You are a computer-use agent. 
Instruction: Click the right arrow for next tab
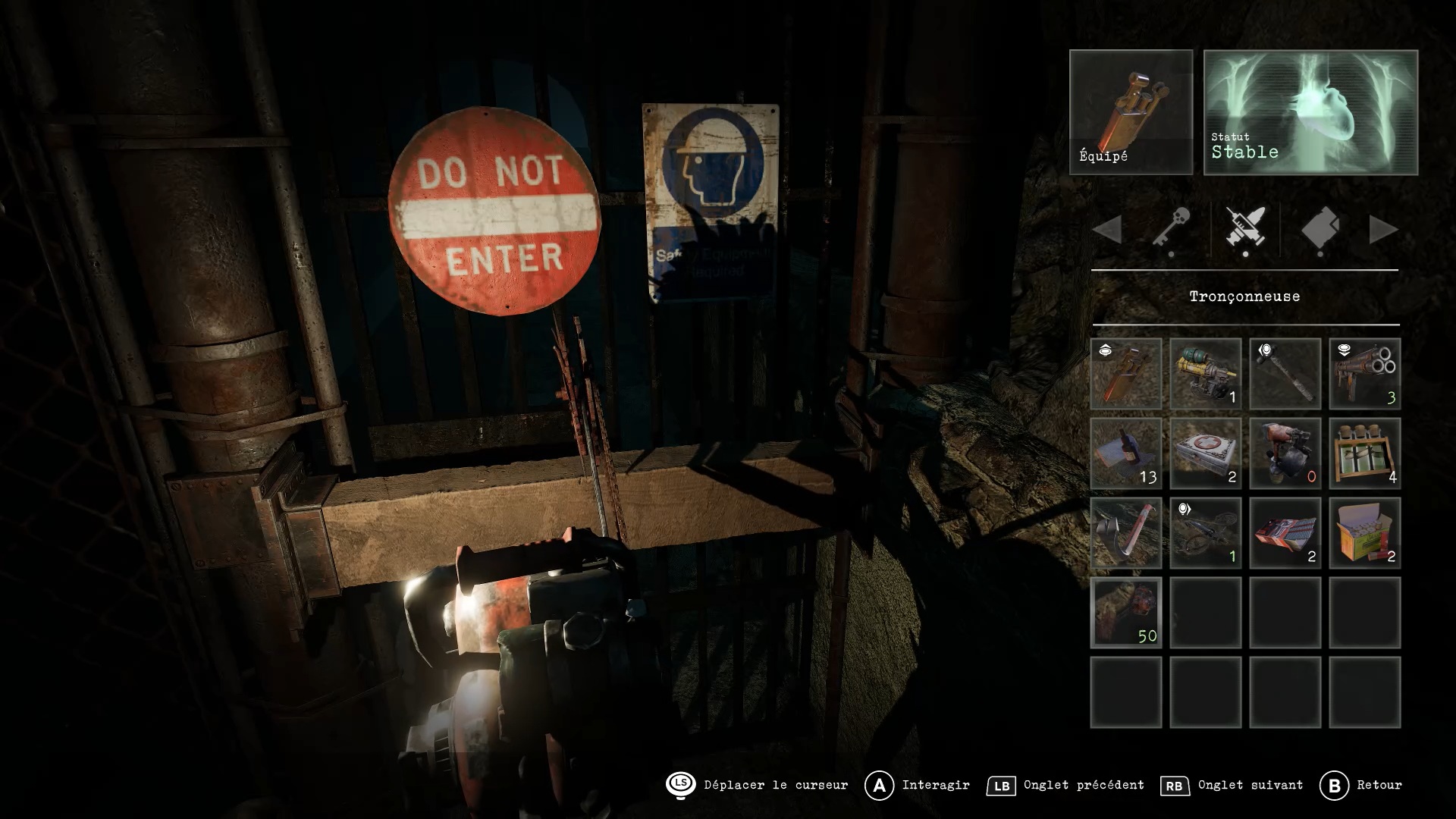pyautogui.click(x=1383, y=230)
